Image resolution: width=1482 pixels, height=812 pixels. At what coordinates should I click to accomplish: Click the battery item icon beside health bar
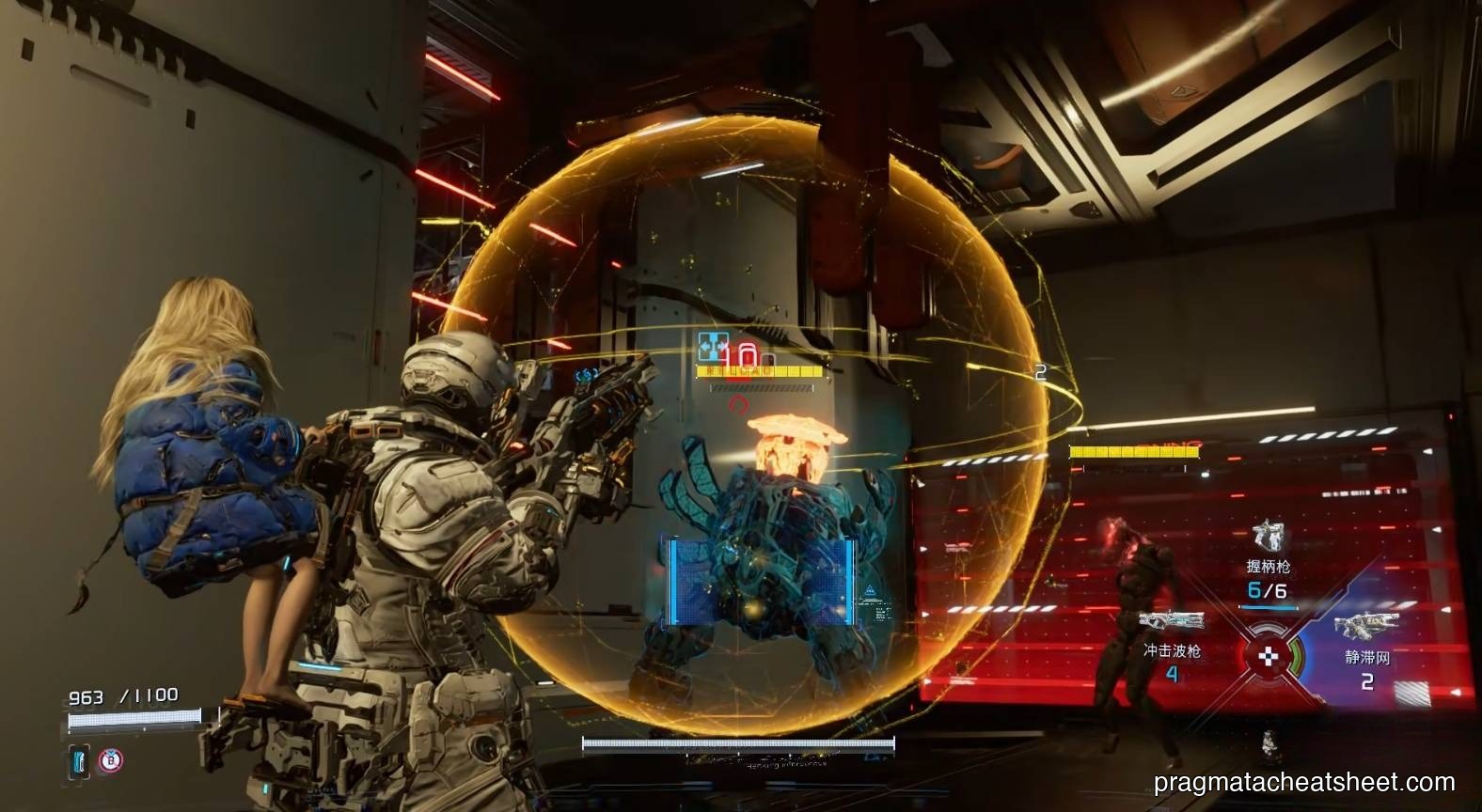pyautogui.click(x=78, y=760)
